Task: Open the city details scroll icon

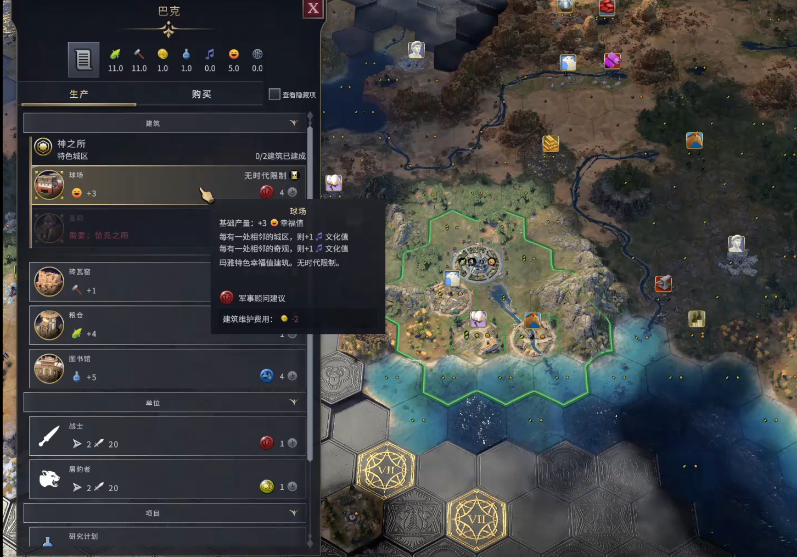Action: pyautogui.click(x=84, y=60)
